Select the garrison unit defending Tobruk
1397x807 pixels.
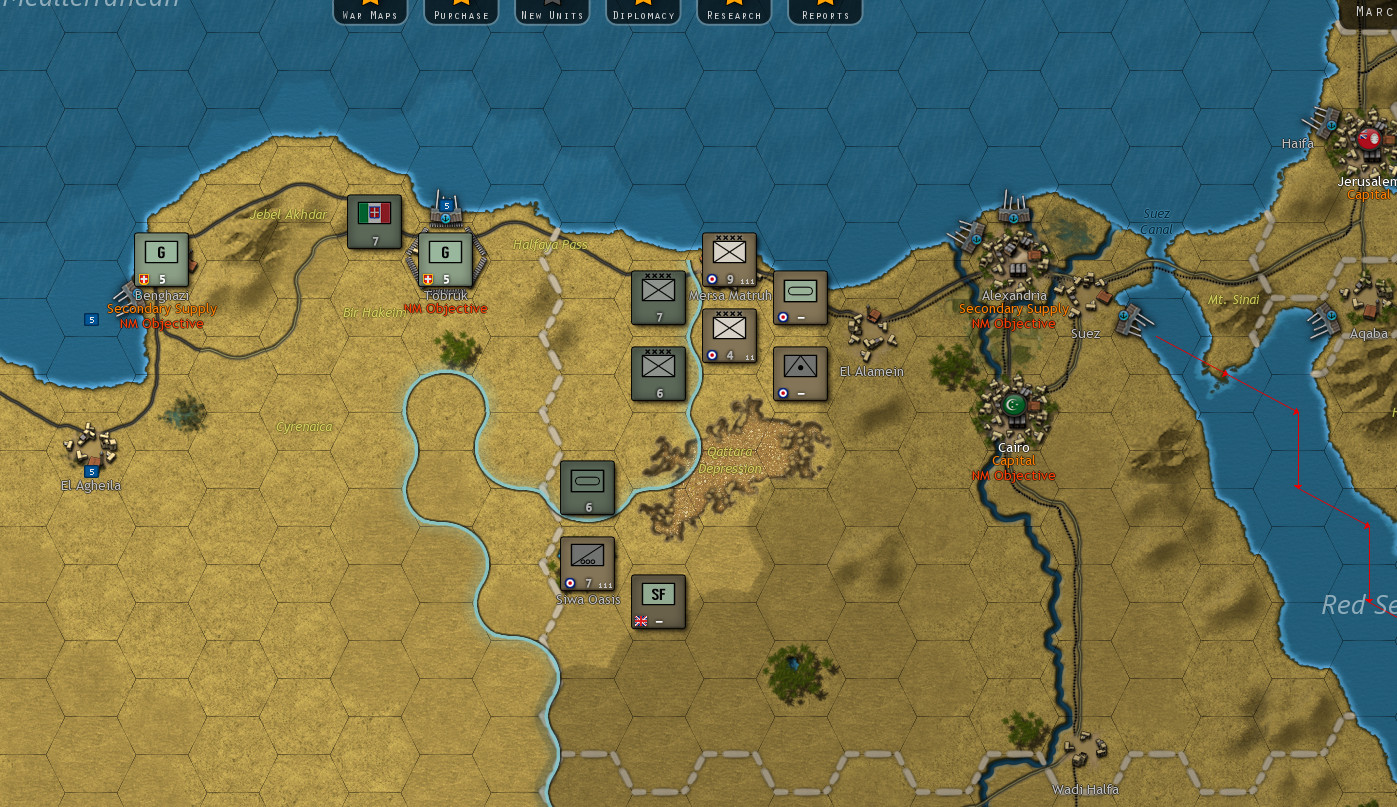click(x=445, y=255)
